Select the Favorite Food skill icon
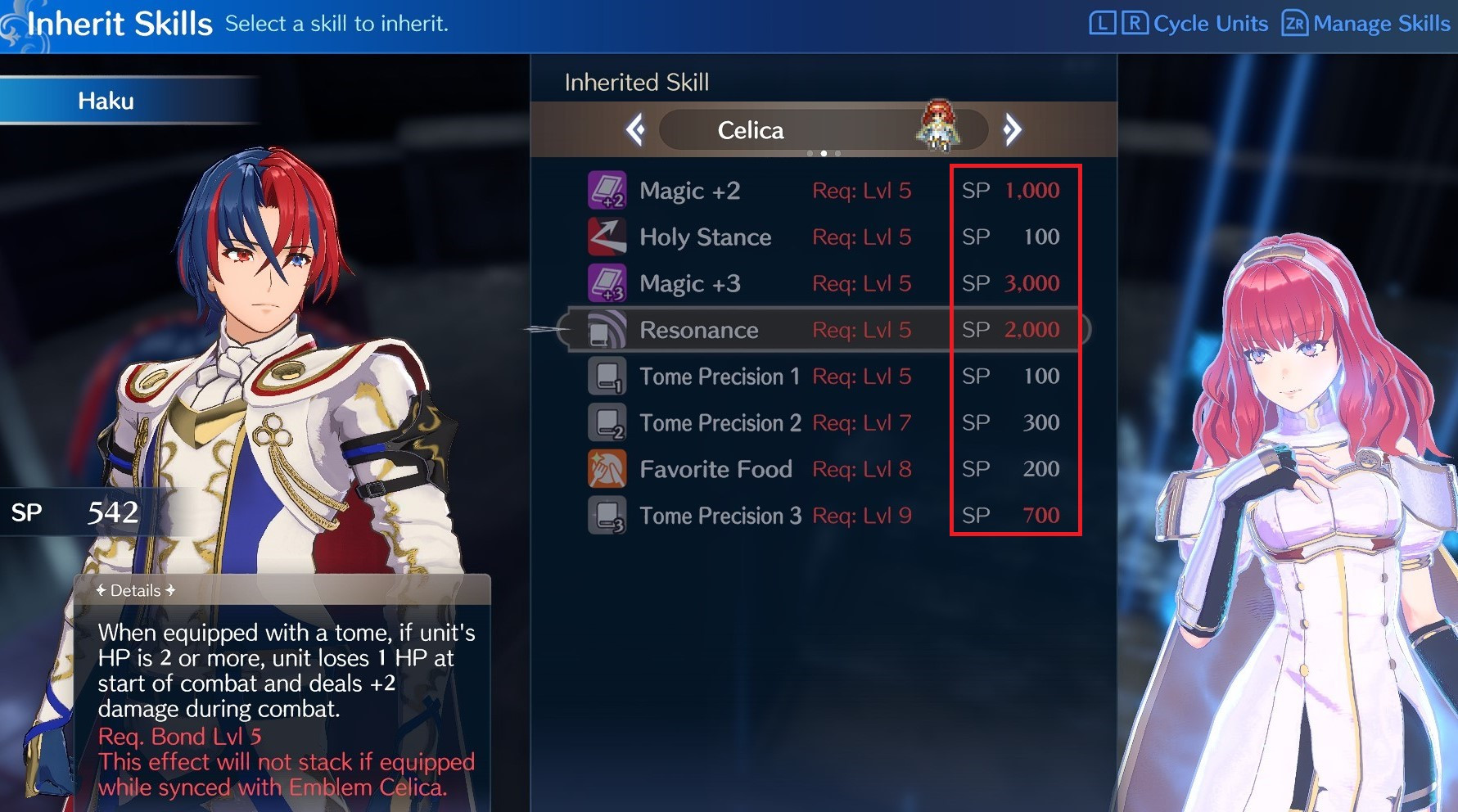The image size is (1458, 812). tap(607, 469)
